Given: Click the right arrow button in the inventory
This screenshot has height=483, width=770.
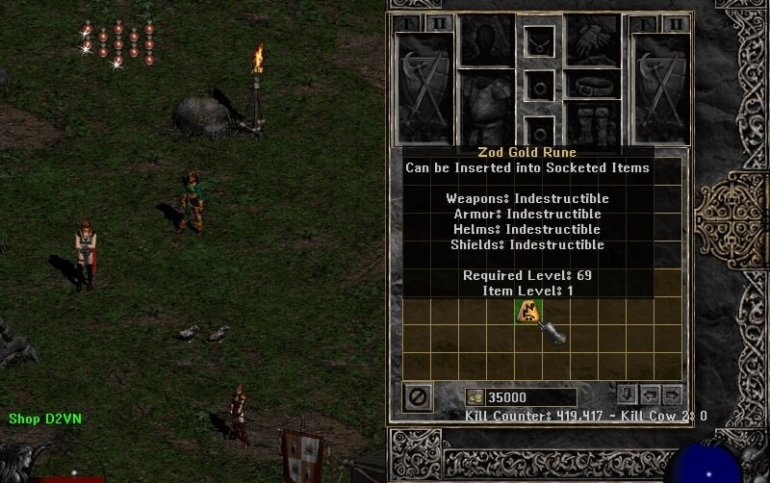Looking at the screenshot, I should pyautogui.click(x=672, y=395).
